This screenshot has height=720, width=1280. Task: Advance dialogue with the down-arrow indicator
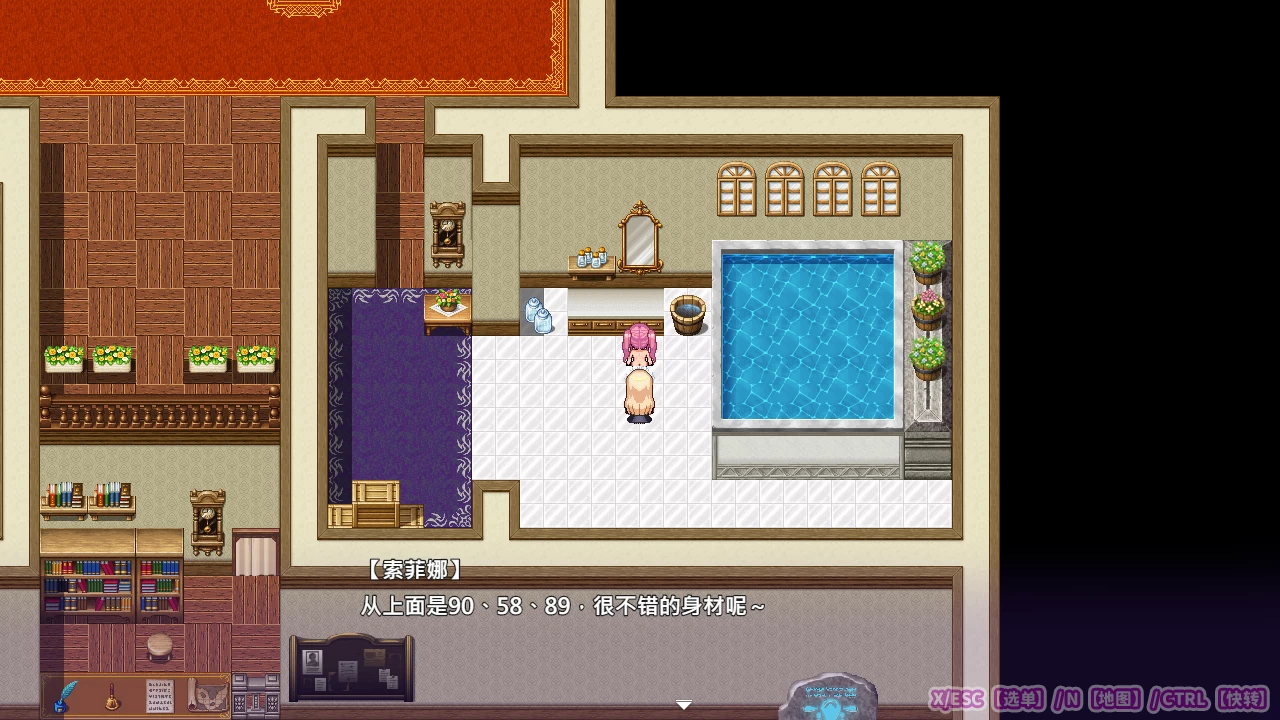[x=683, y=704]
